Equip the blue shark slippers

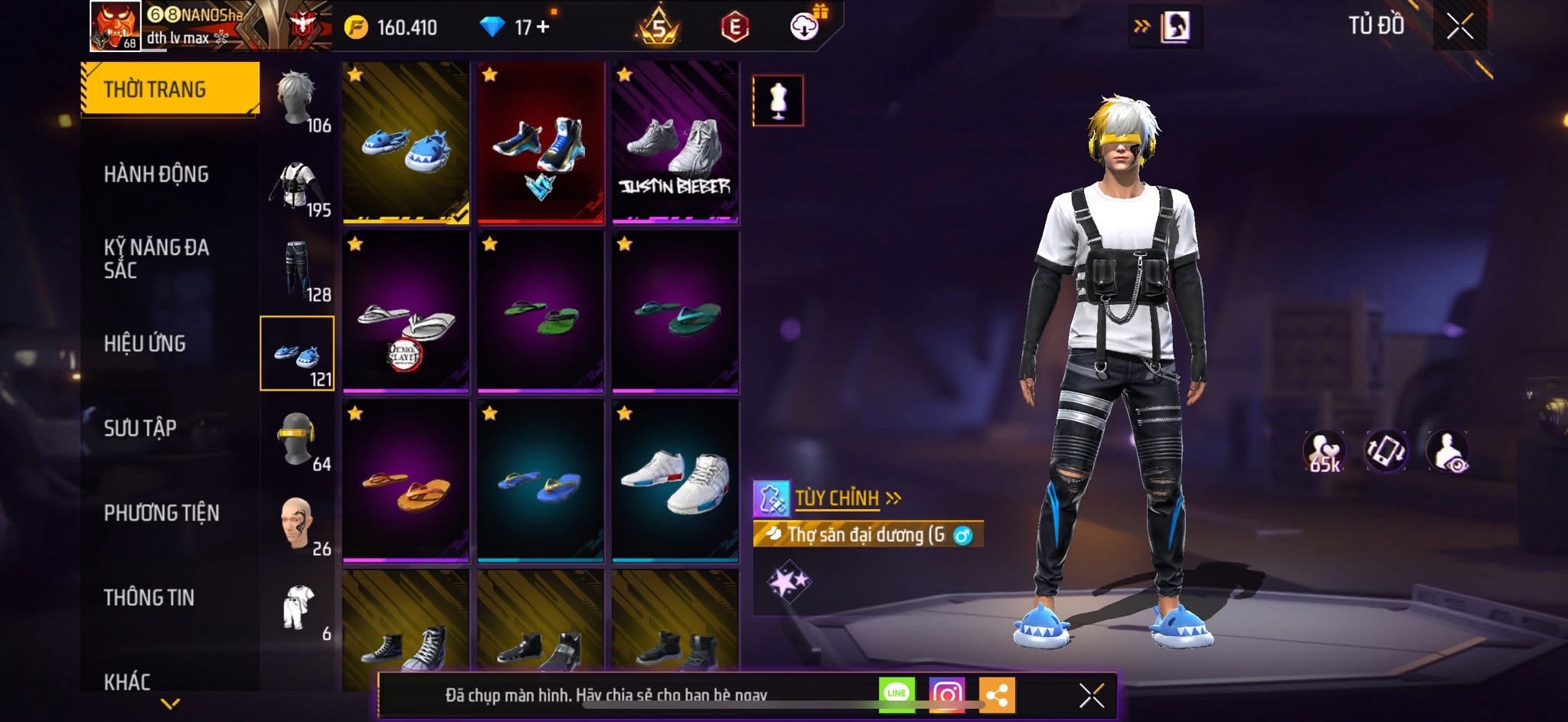[x=406, y=143]
